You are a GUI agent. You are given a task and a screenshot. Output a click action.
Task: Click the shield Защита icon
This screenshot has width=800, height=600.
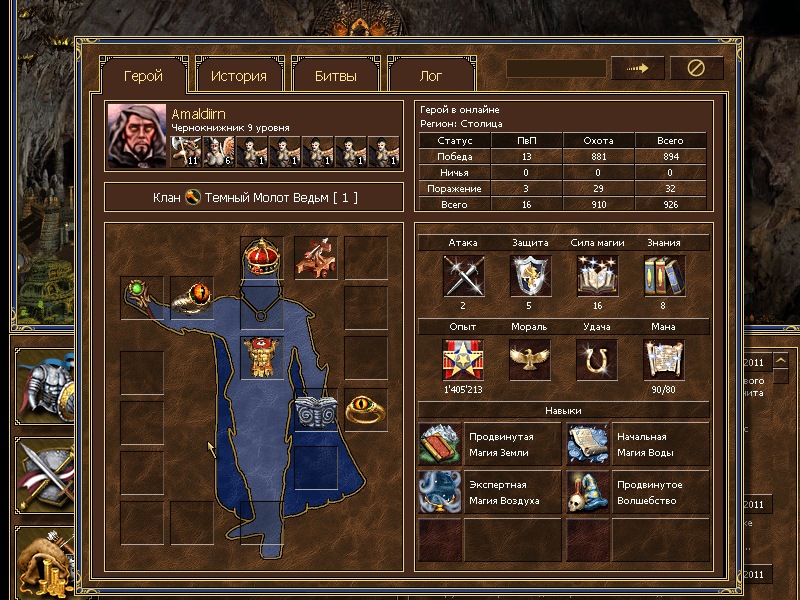pyautogui.click(x=530, y=276)
